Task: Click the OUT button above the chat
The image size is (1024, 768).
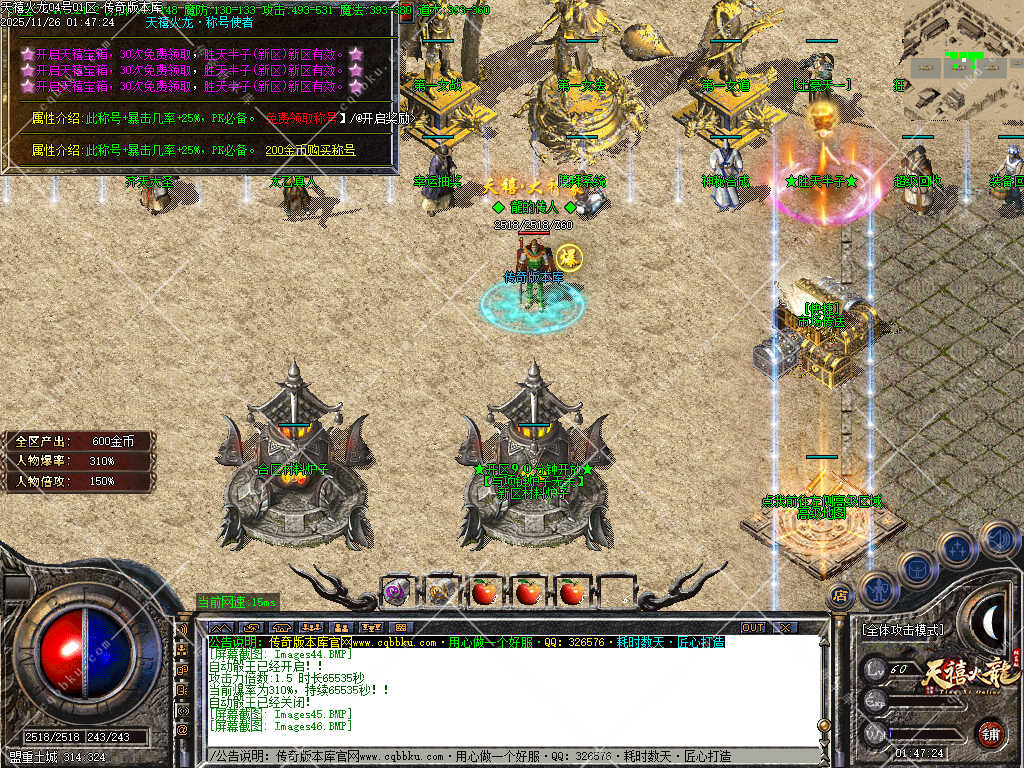Action: [x=753, y=627]
